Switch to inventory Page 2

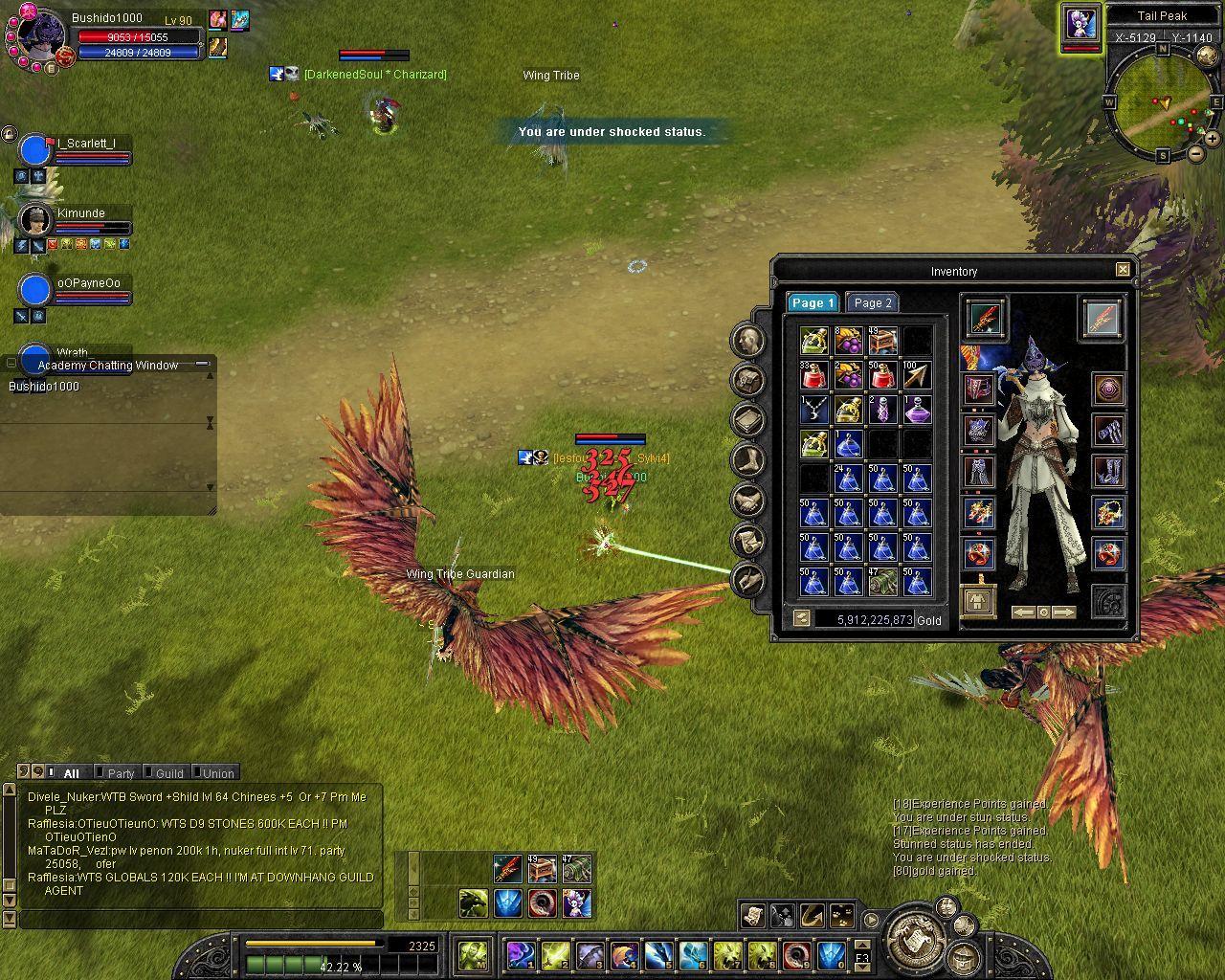[x=872, y=303]
